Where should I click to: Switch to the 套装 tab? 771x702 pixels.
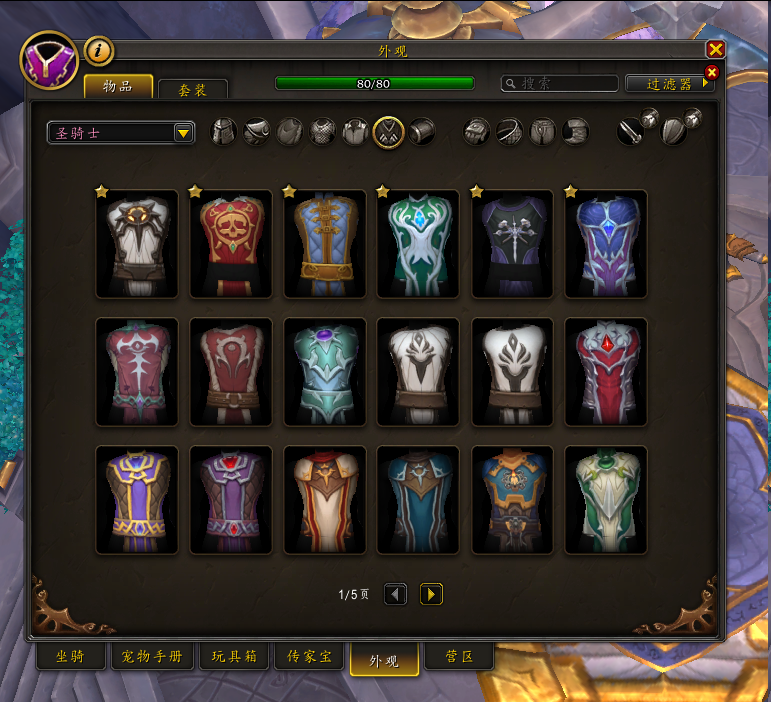193,90
